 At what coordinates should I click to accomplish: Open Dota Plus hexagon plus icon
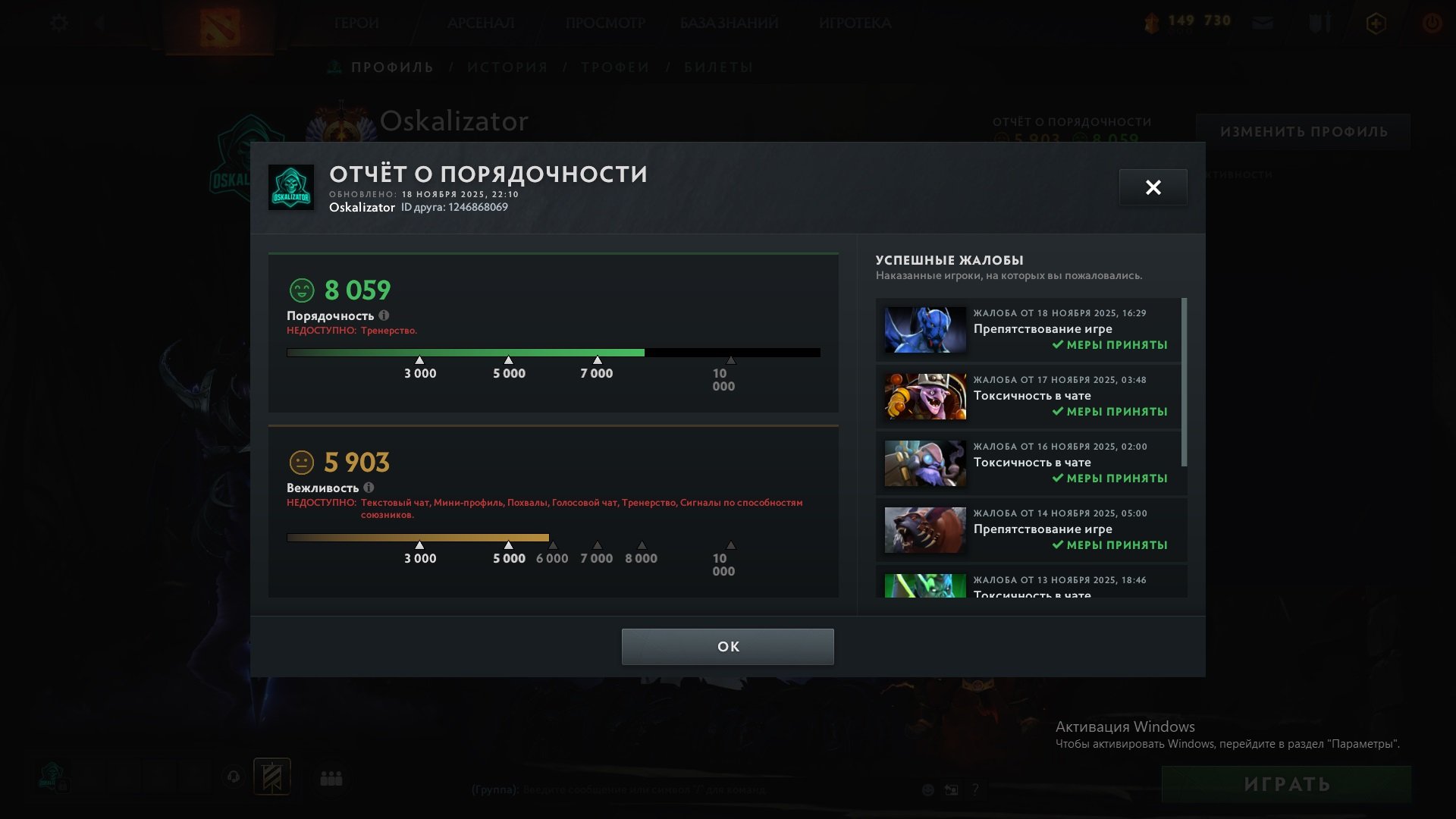[1376, 24]
